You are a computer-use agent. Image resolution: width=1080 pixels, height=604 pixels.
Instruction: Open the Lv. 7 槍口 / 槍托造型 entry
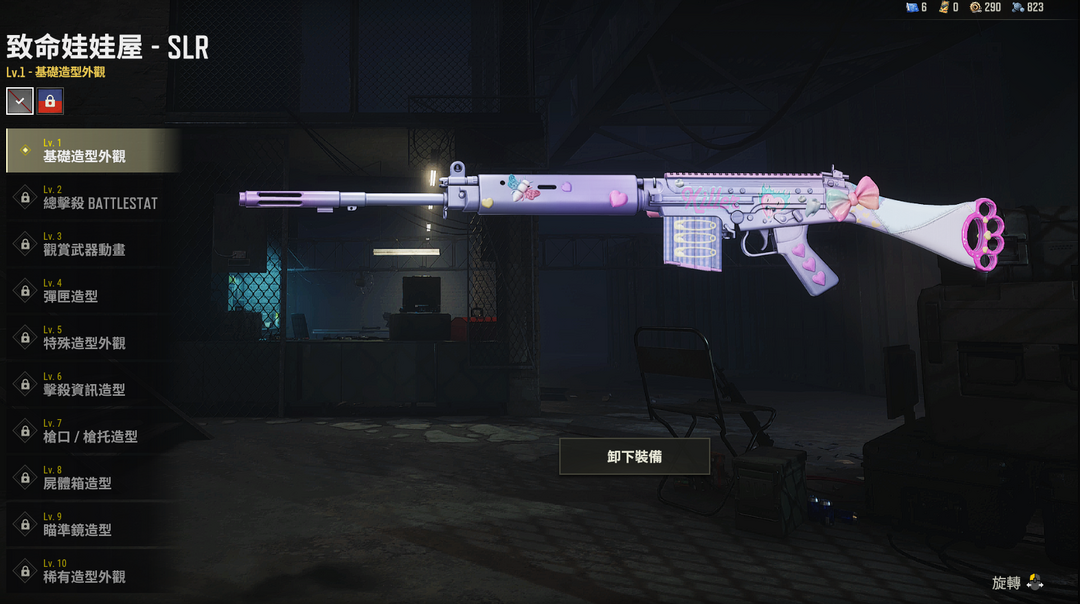[92, 431]
